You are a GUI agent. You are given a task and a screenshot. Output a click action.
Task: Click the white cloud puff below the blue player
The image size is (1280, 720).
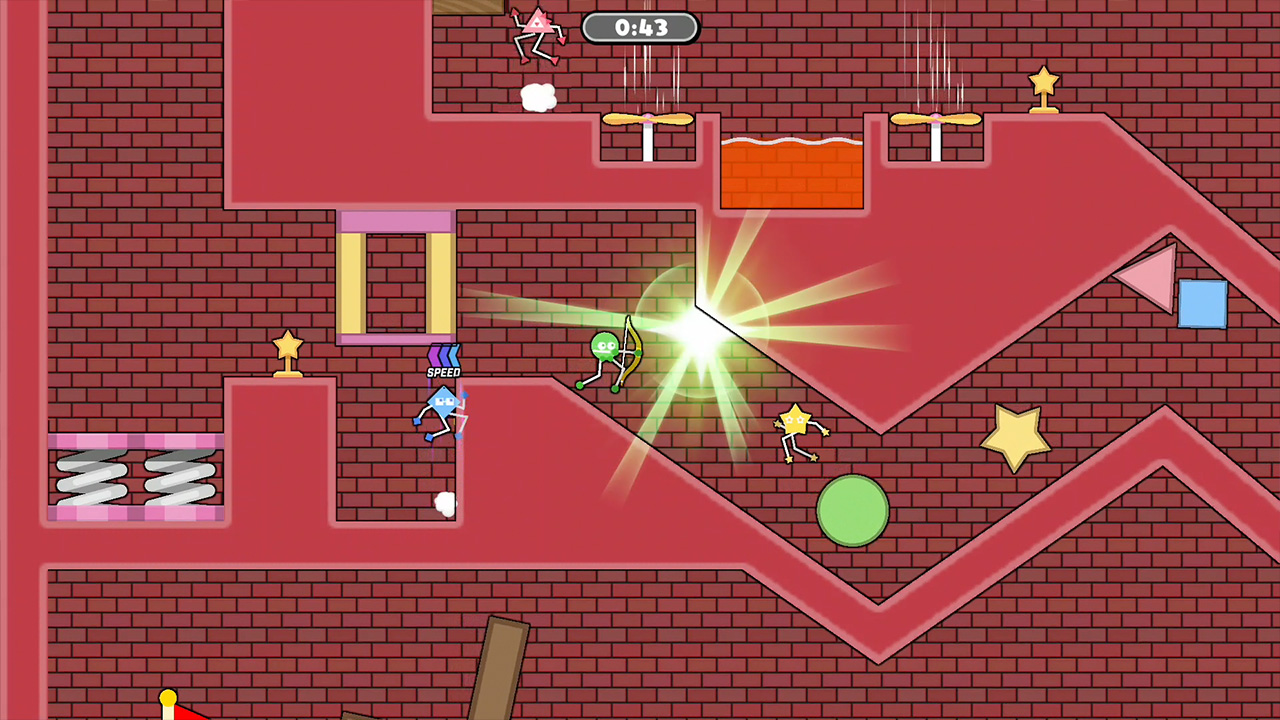tap(444, 505)
